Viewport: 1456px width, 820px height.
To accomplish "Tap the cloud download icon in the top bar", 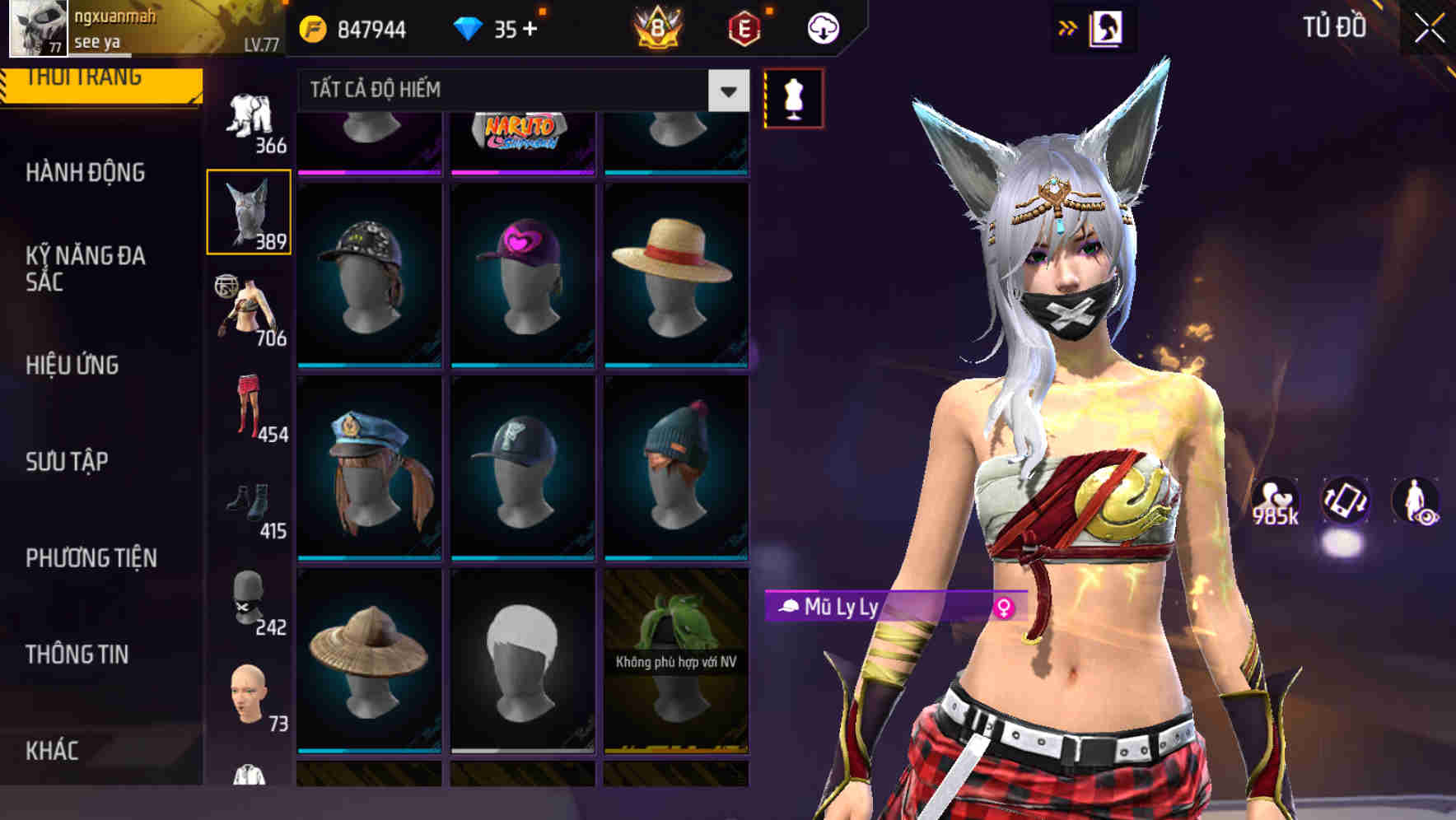I will tap(823, 26).
